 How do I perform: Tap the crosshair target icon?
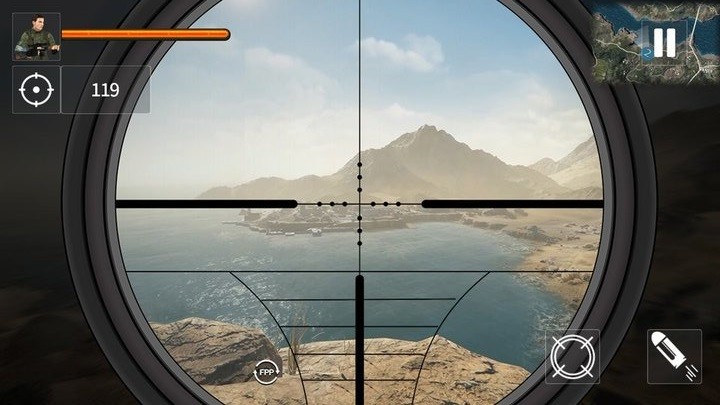tap(36, 90)
